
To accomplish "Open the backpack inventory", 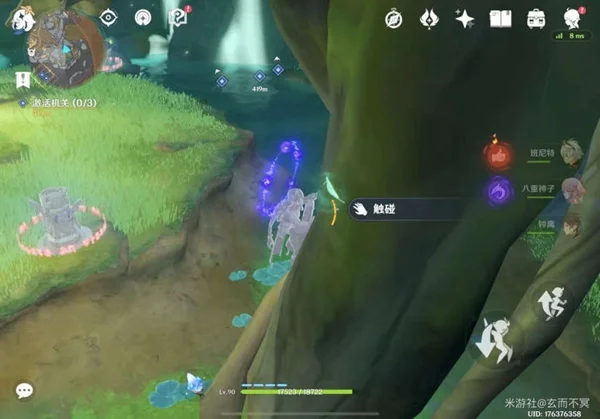I will (x=536, y=18).
